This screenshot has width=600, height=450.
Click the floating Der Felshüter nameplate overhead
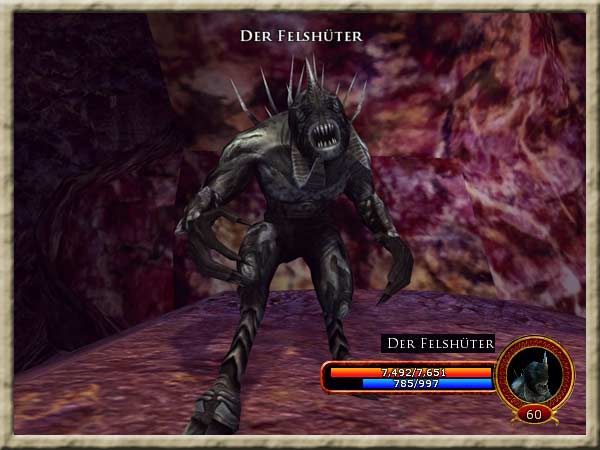[300, 36]
